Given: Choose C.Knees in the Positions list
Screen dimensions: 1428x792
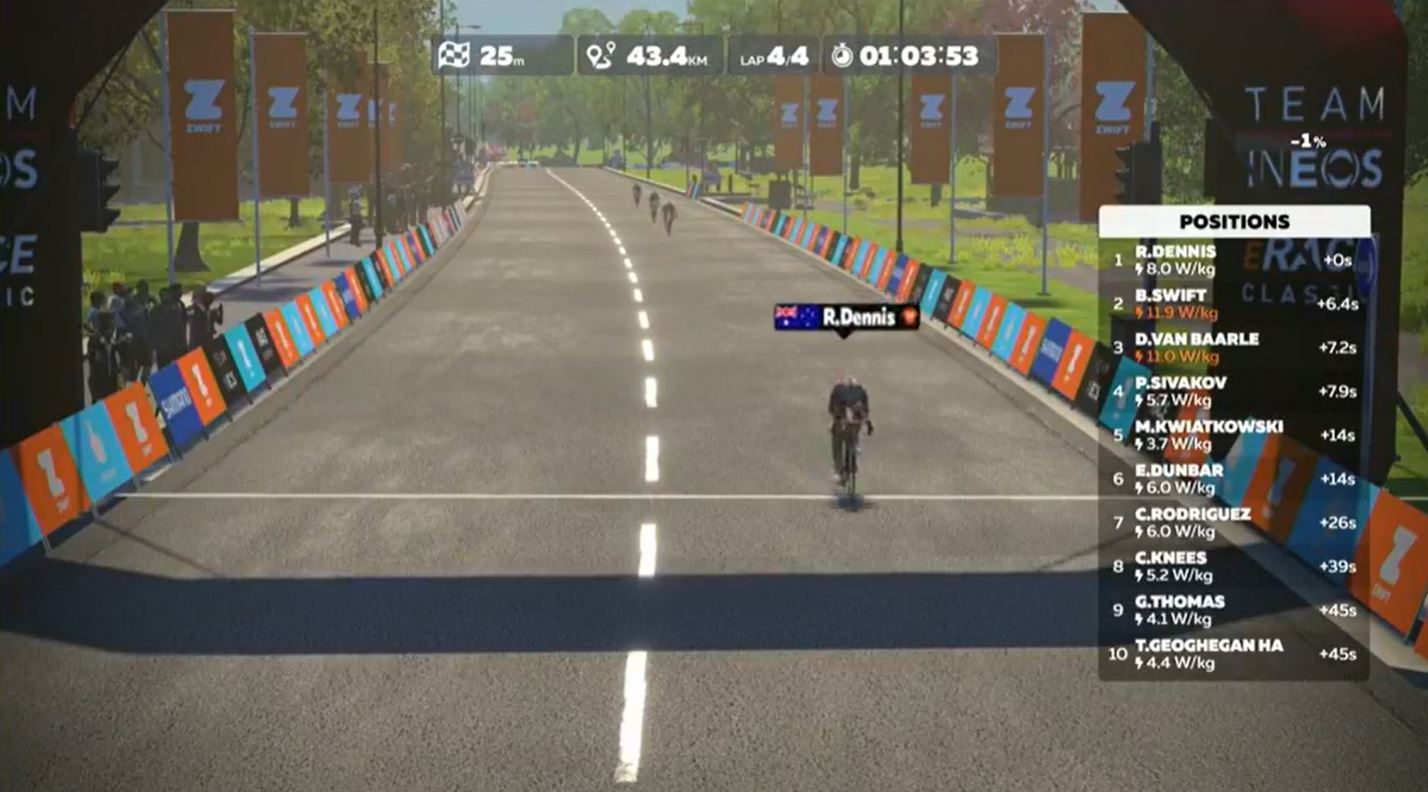Looking at the screenshot, I should (1233, 566).
